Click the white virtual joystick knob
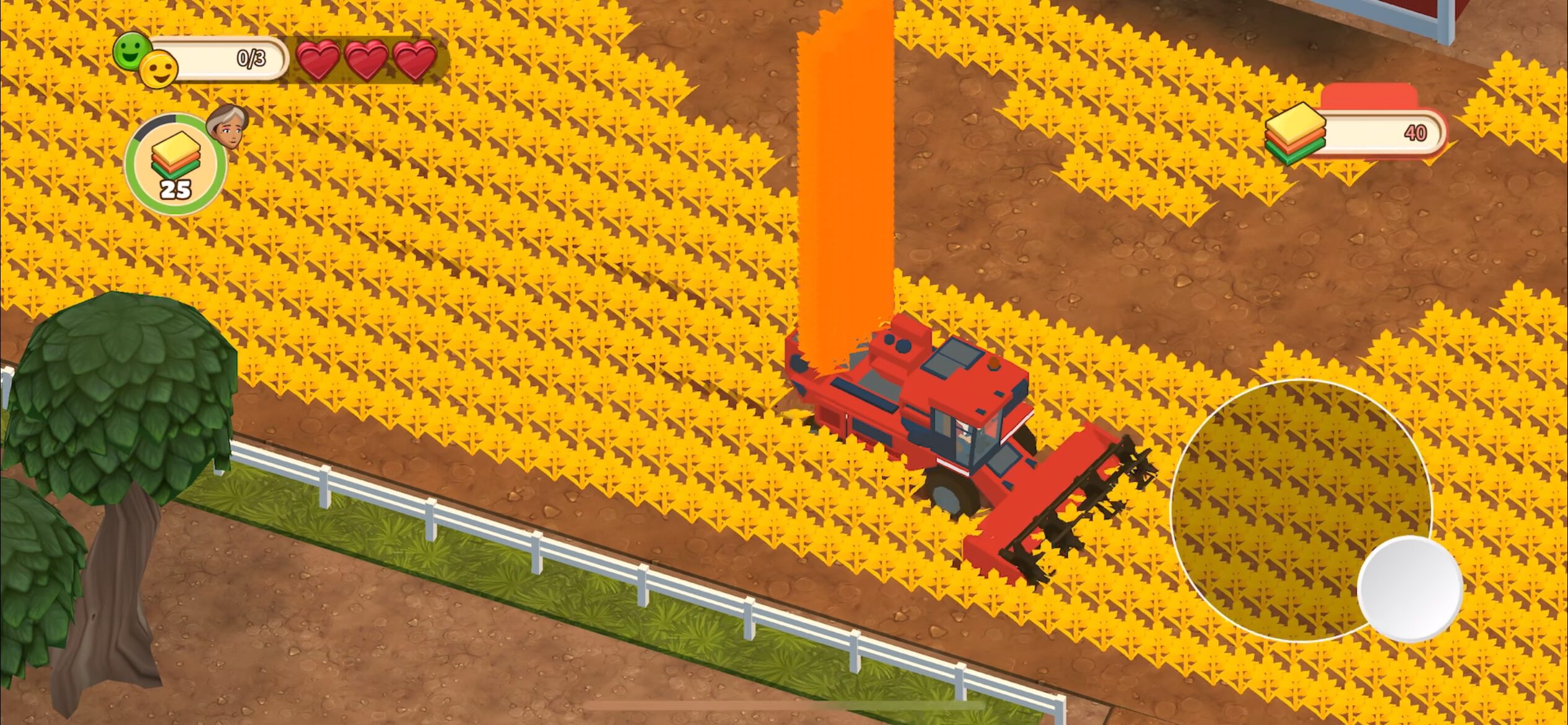Viewport: 1568px width, 725px height. coord(1409,589)
